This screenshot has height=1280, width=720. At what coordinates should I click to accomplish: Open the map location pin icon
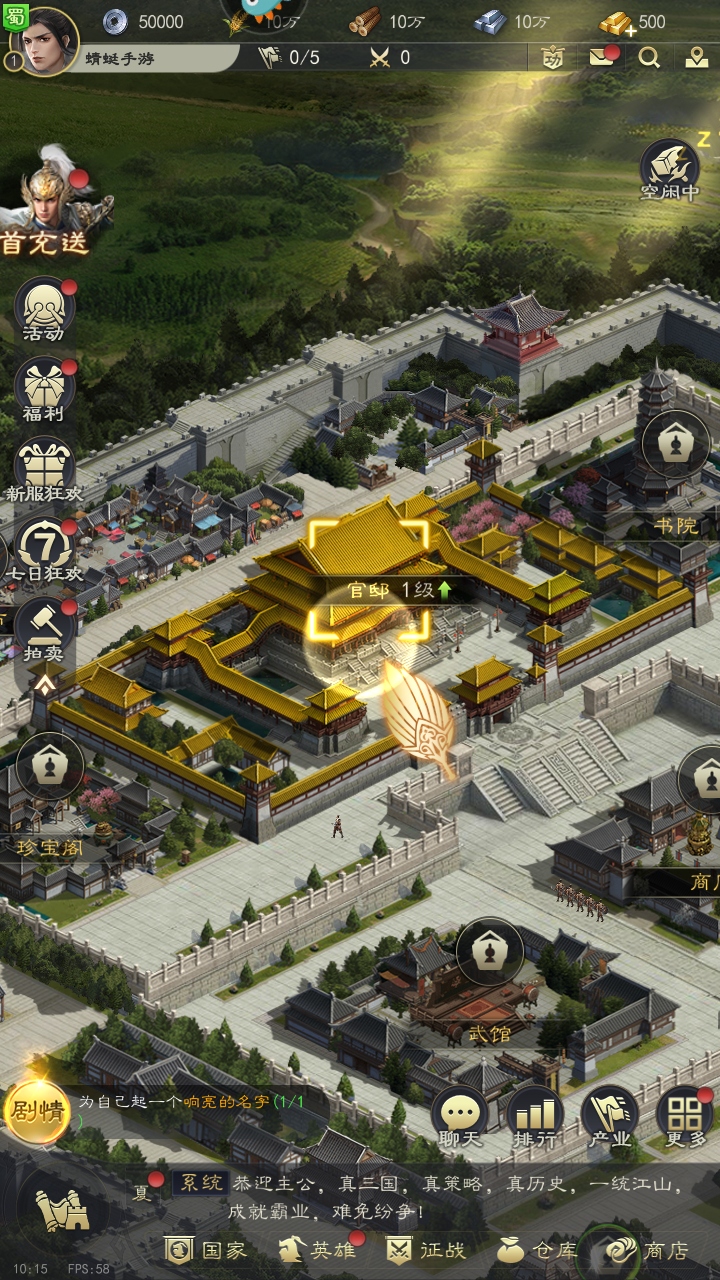click(697, 57)
